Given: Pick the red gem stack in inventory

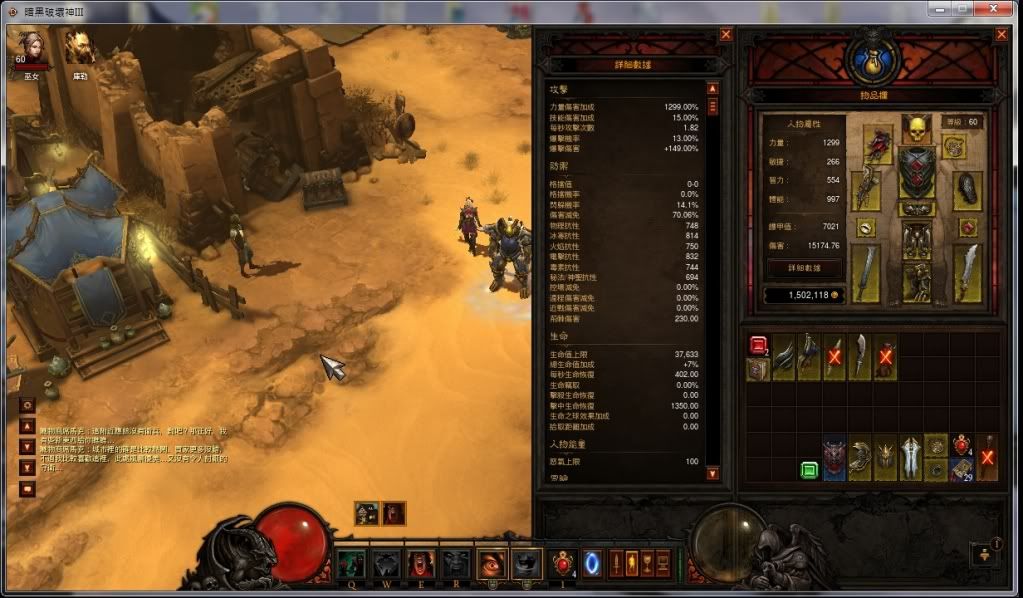Looking at the screenshot, I should point(758,345).
